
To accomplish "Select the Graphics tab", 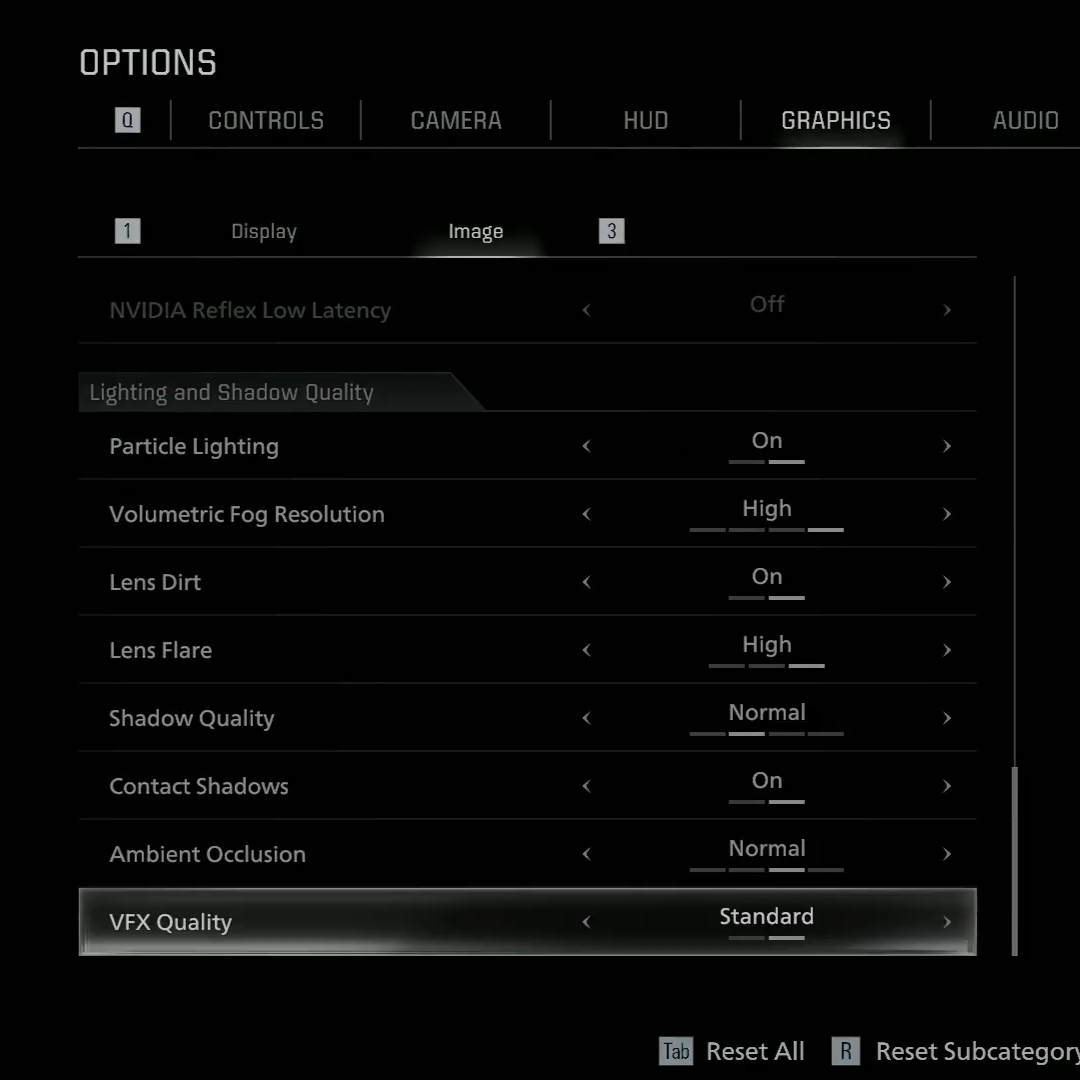I will [835, 121].
